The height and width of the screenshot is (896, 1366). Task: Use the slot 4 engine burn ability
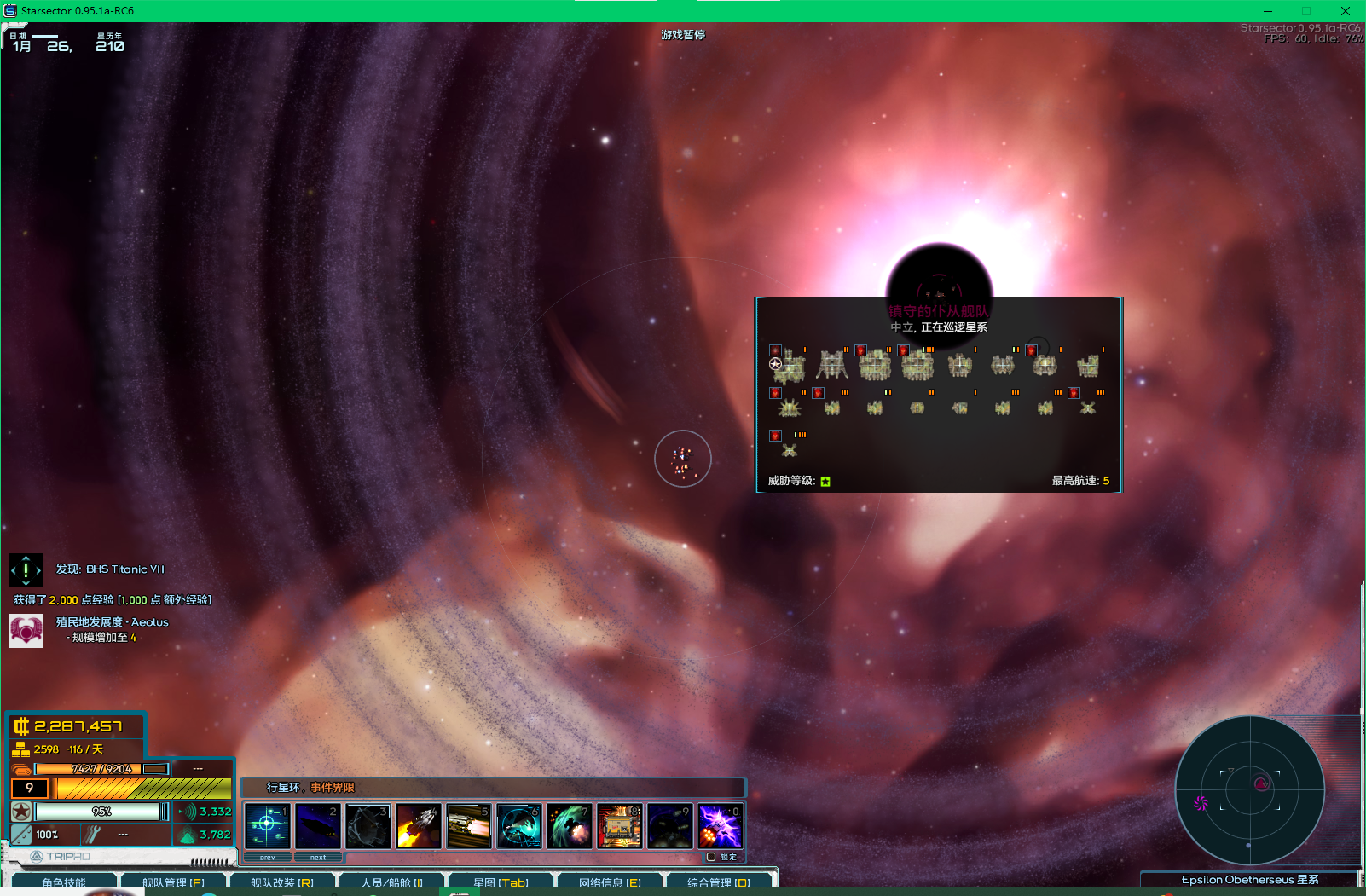click(x=418, y=825)
